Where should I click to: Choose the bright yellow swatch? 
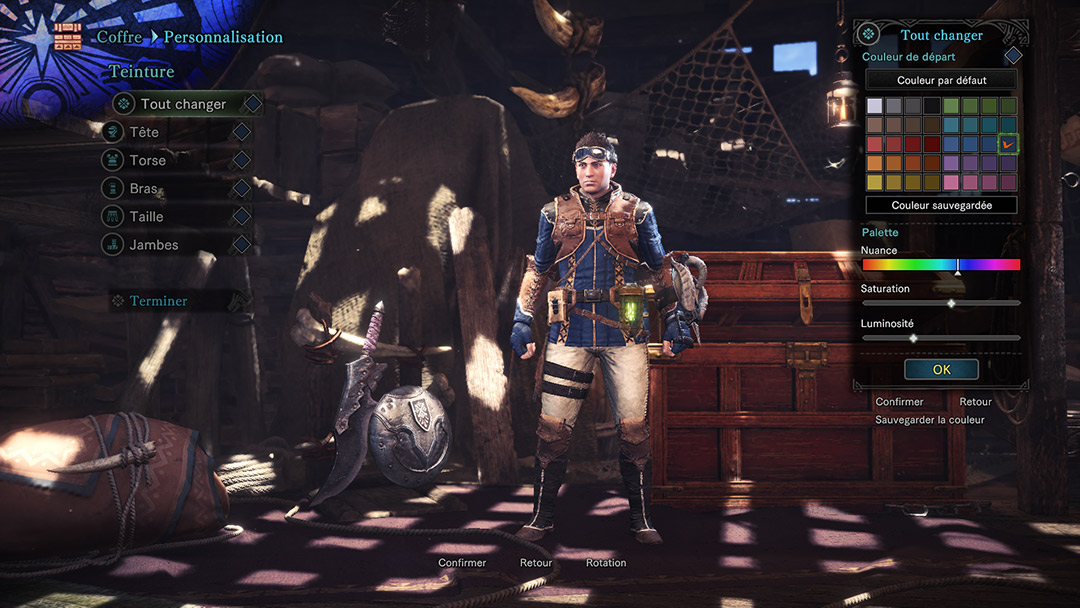click(875, 182)
